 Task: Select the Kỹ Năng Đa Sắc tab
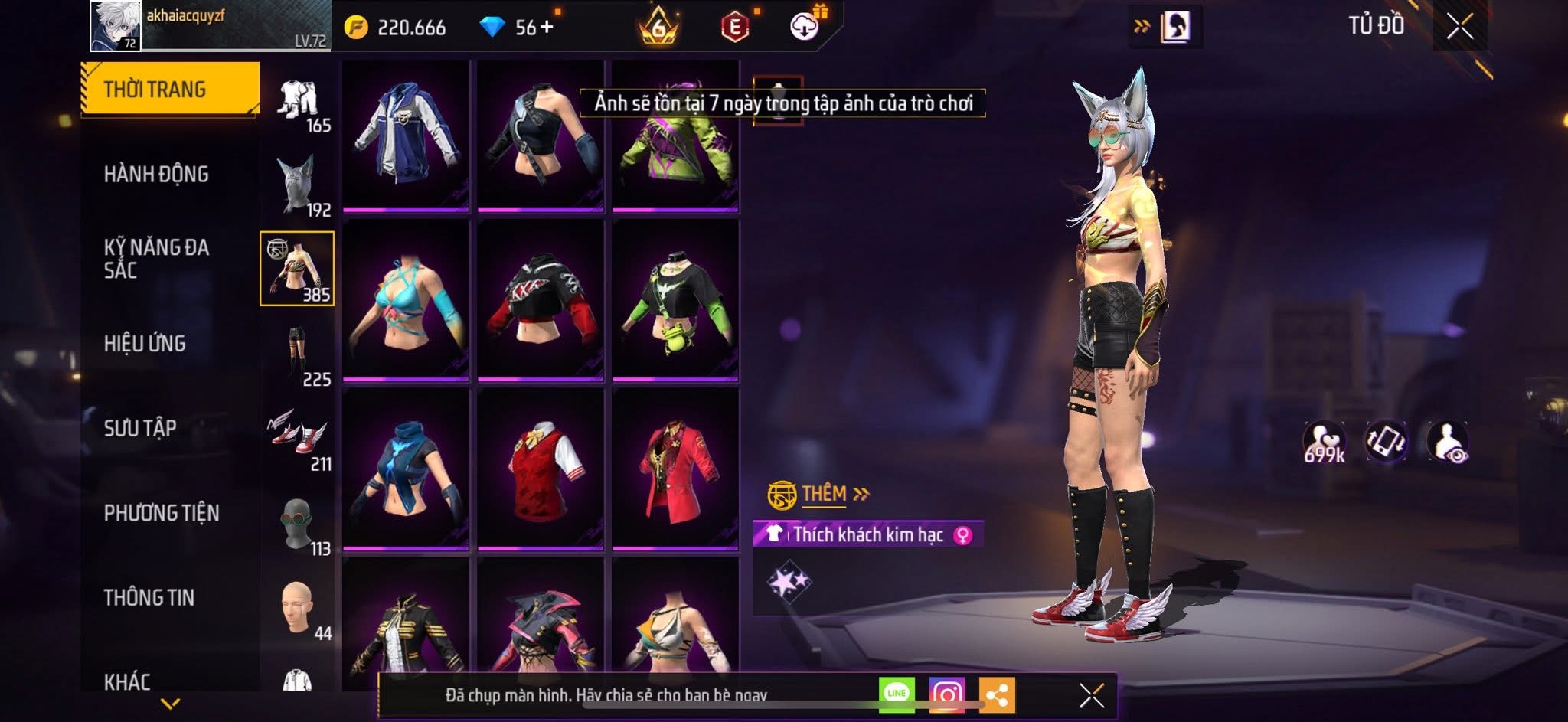(x=156, y=258)
